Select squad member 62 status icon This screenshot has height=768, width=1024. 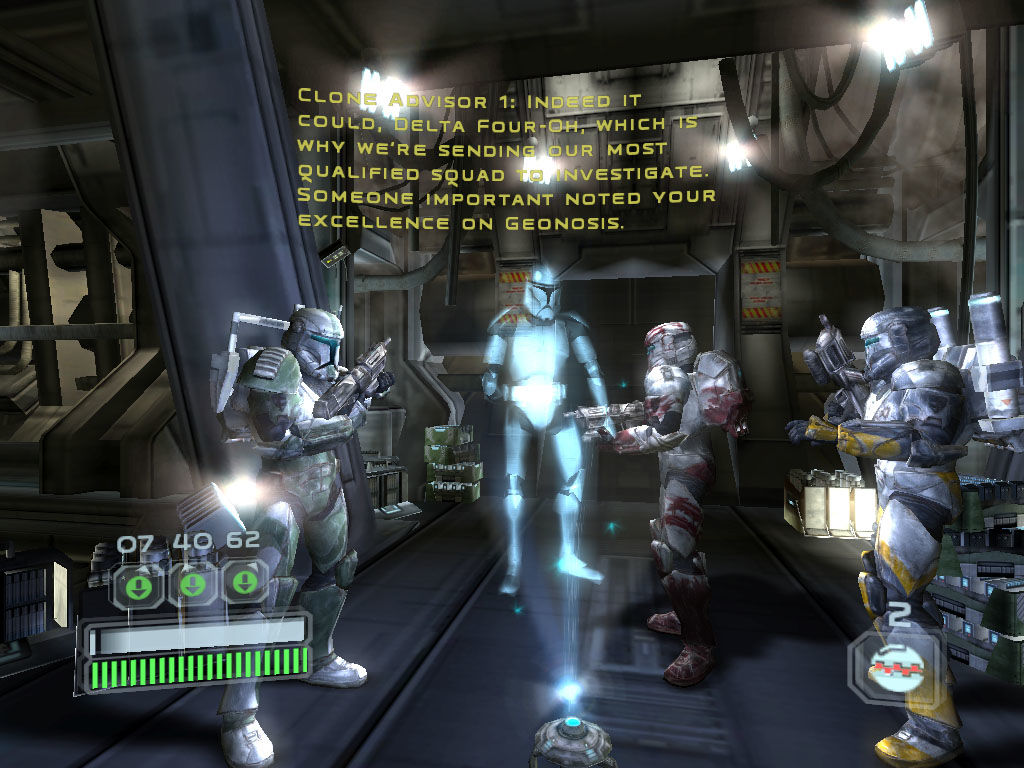coord(244,584)
